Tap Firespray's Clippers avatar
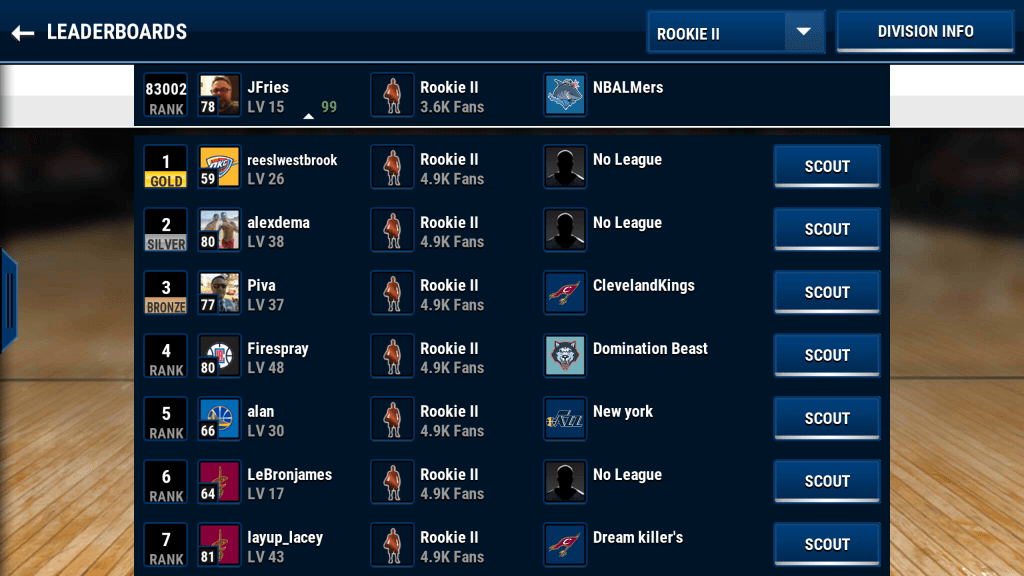 (x=219, y=357)
